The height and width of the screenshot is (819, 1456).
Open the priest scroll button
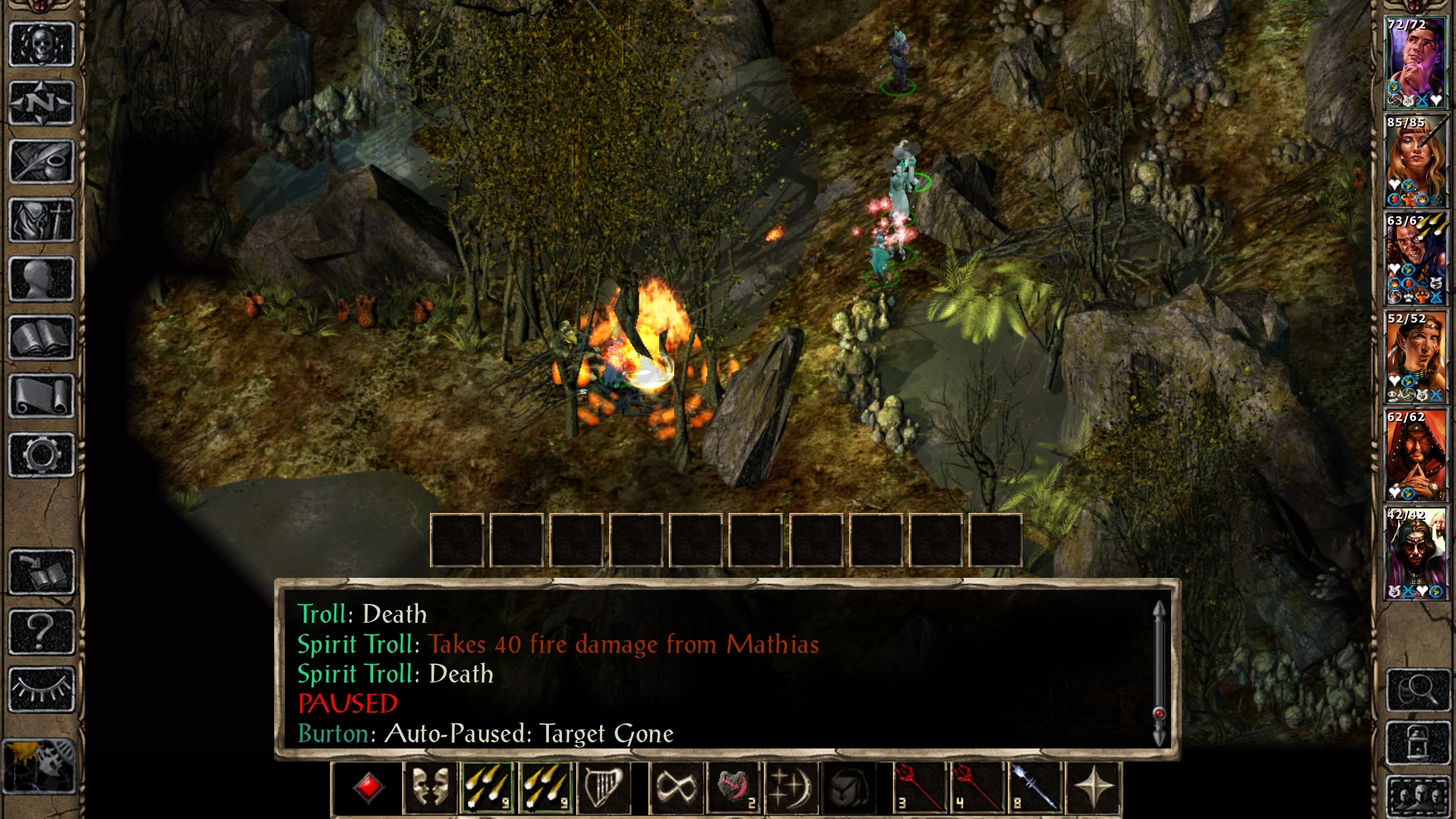[42, 396]
